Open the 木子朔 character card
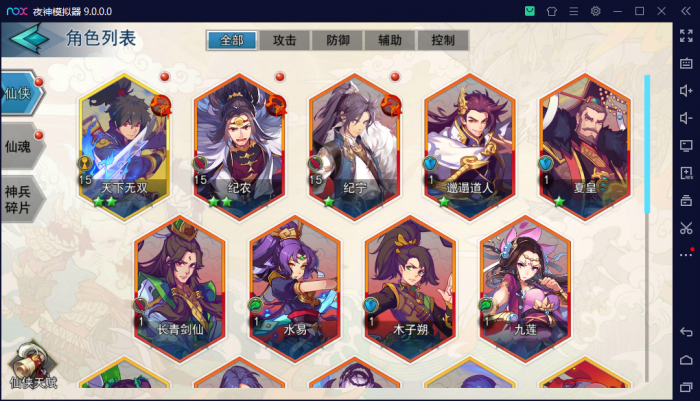The width and height of the screenshot is (700, 401). (411, 280)
